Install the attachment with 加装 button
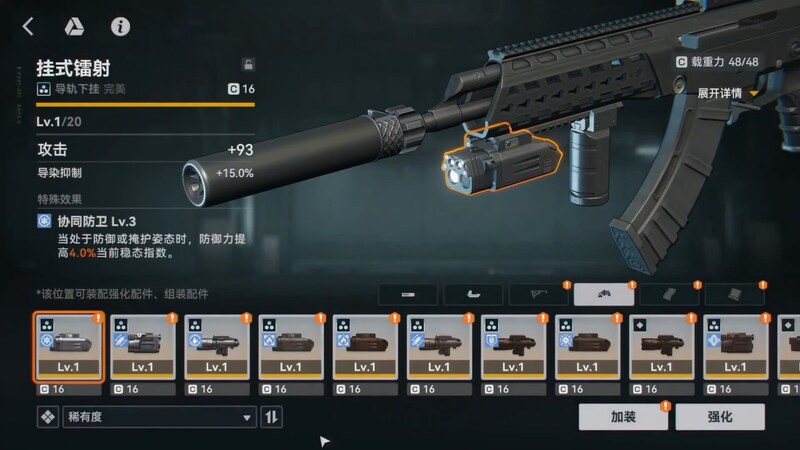The width and height of the screenshot is (800, 450). (623, 416)
